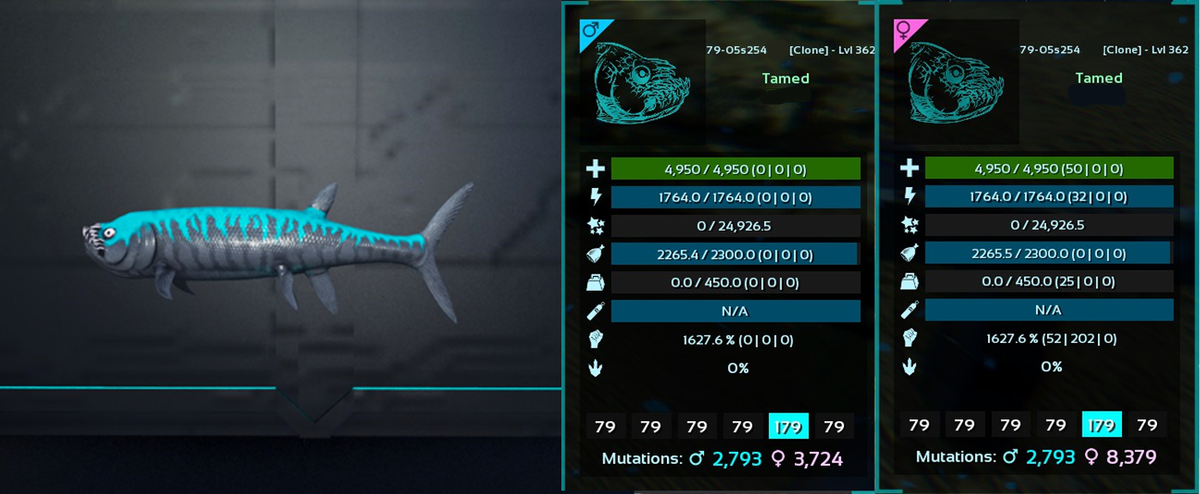
Task: Choose highlighted 179 color box in female panel
Action: coord(1102,424)
